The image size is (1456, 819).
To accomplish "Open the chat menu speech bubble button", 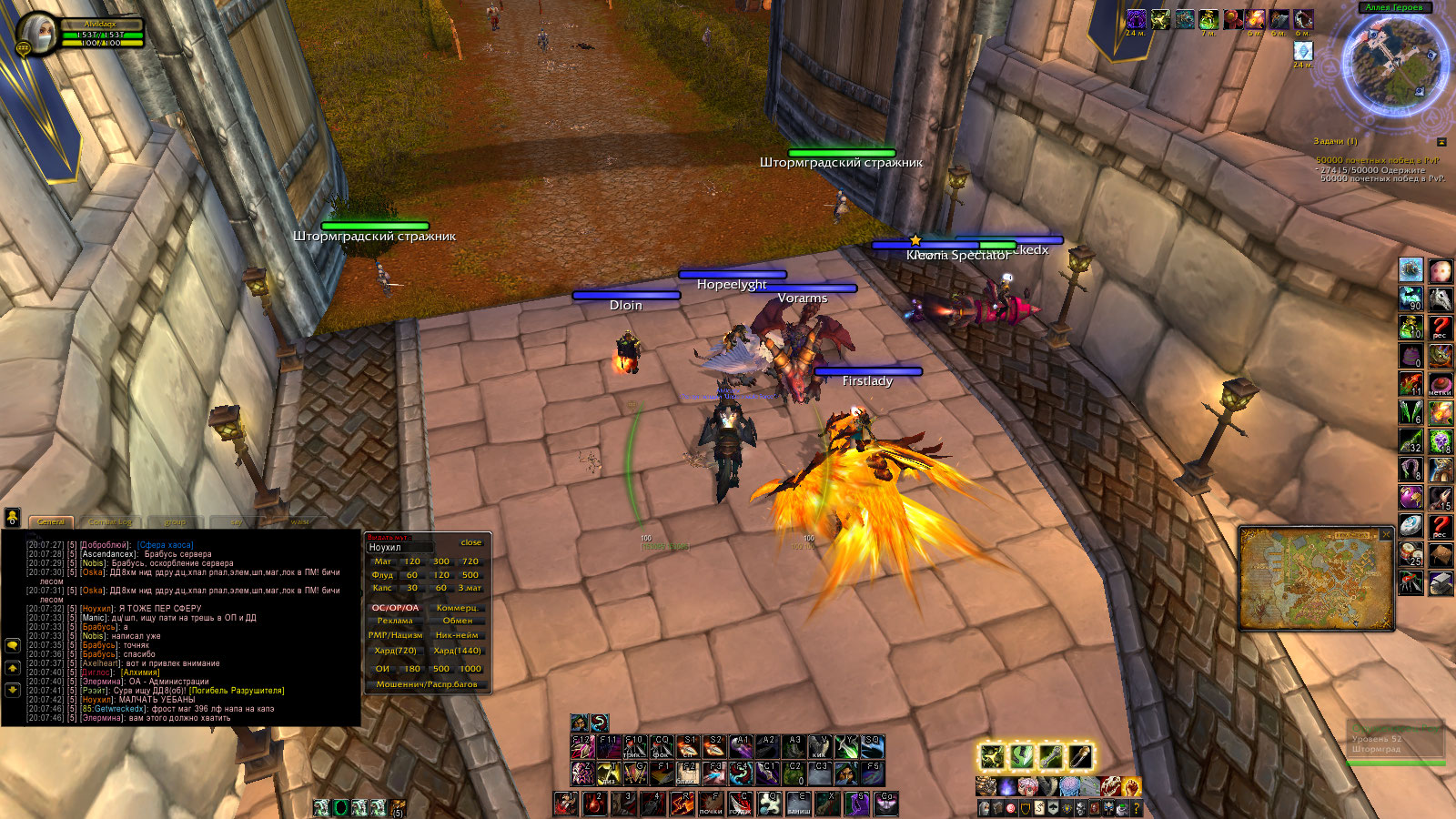I will [x=13, y=644].
